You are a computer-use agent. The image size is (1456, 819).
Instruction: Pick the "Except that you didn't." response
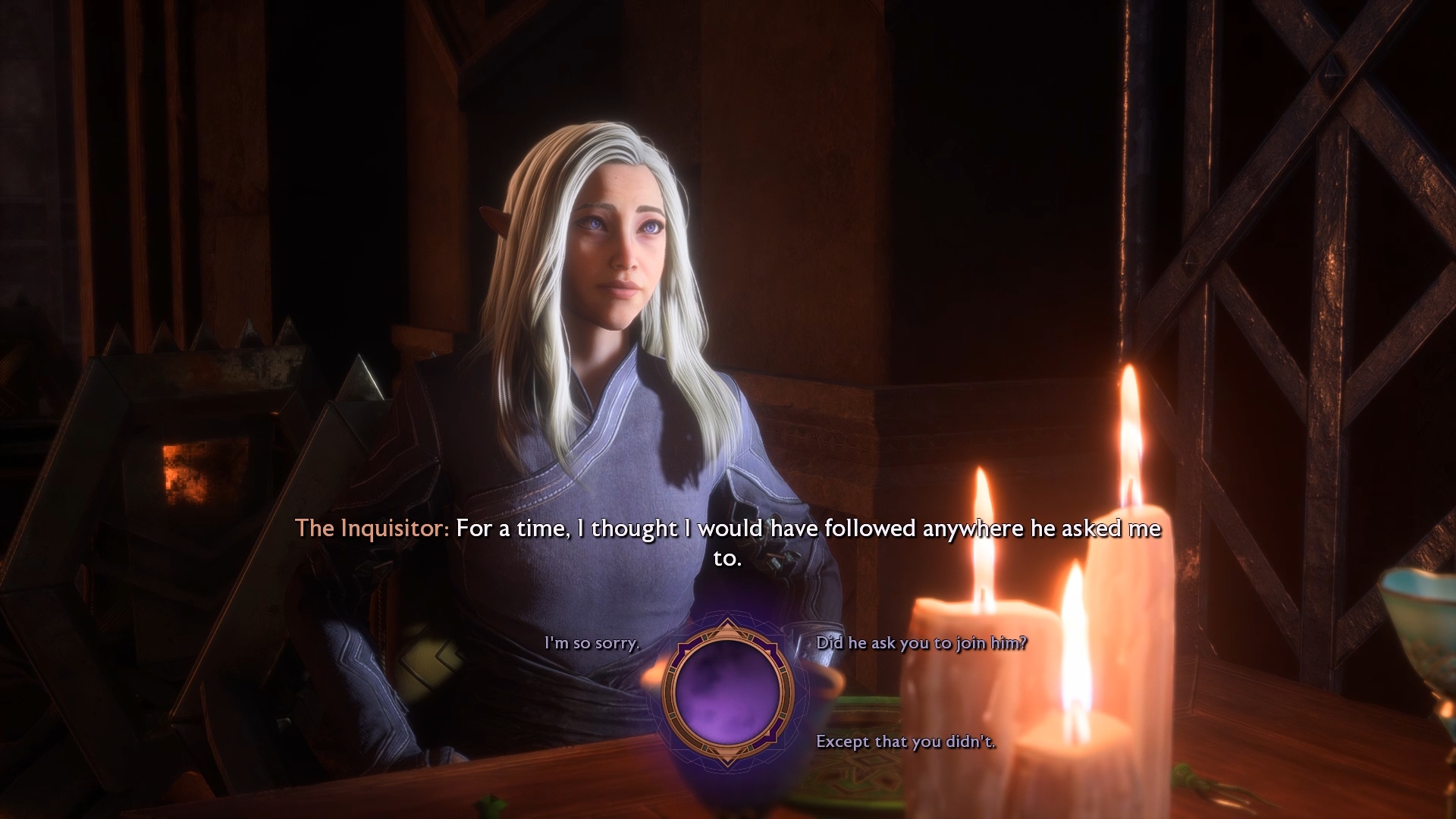pyautogui.click(x=905, y=742)
